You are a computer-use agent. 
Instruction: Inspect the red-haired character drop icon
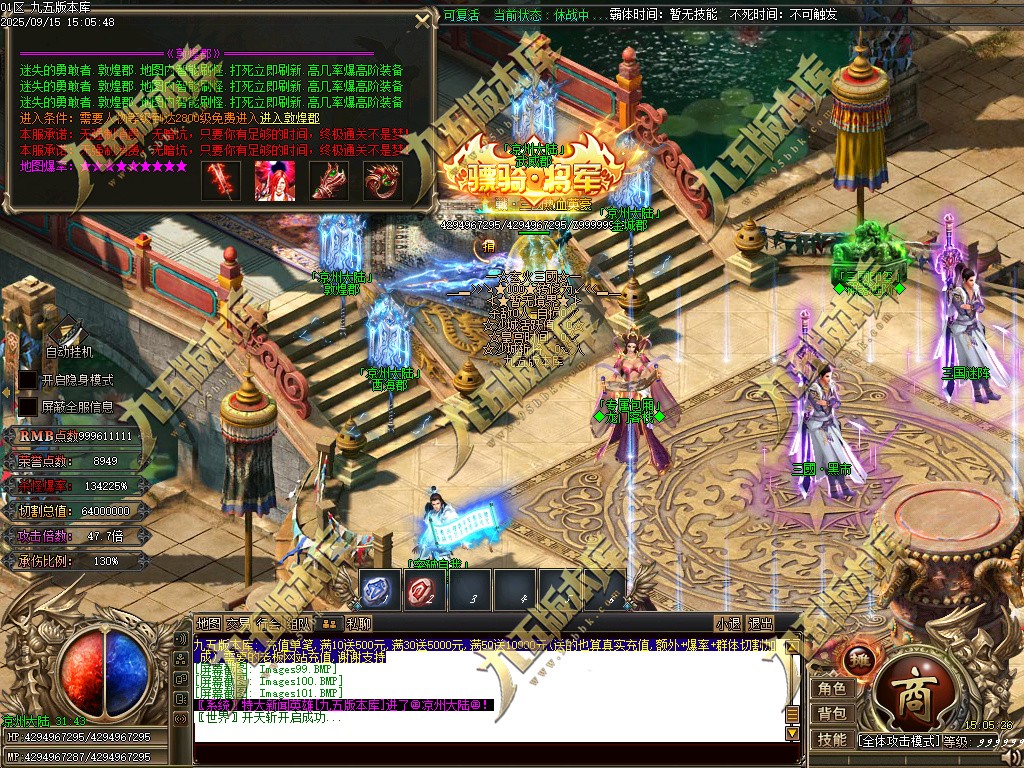coord(274,180)
